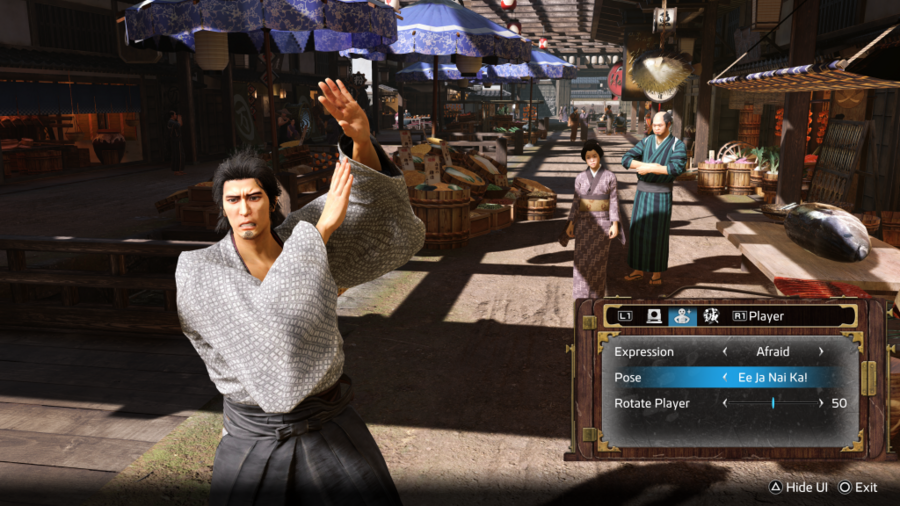Switch to the camera settings tab
The image size is (900, 506).
pyautogui.click(x=656, y=316)
